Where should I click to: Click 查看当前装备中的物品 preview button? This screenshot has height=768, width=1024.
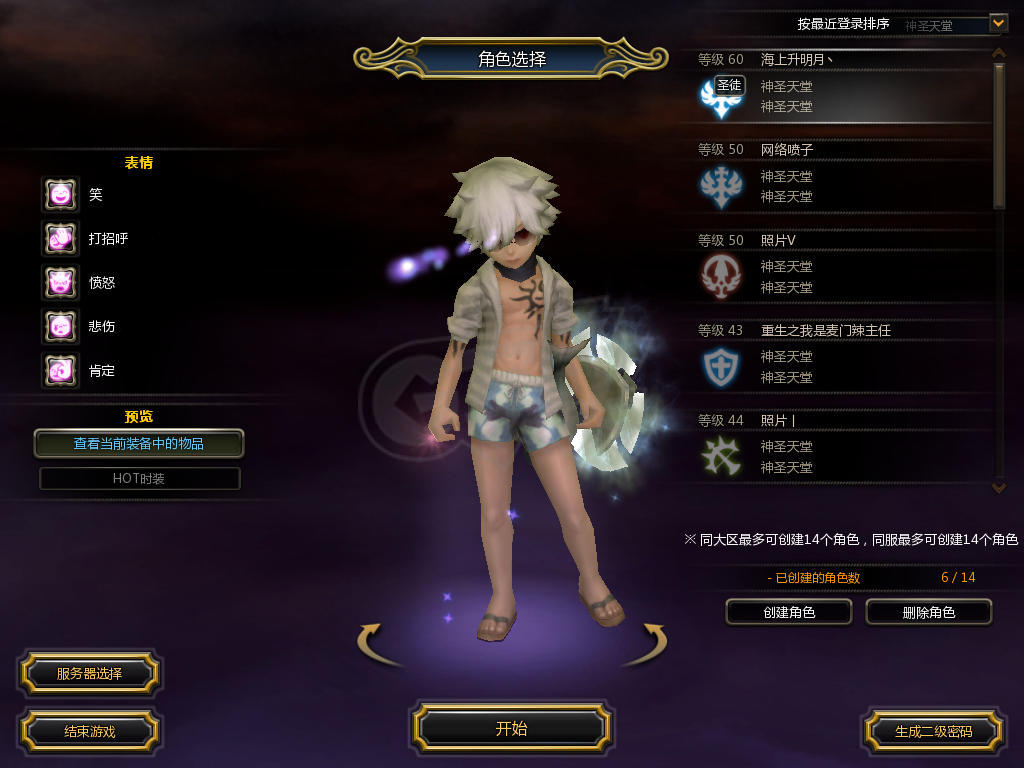(139, 443)
